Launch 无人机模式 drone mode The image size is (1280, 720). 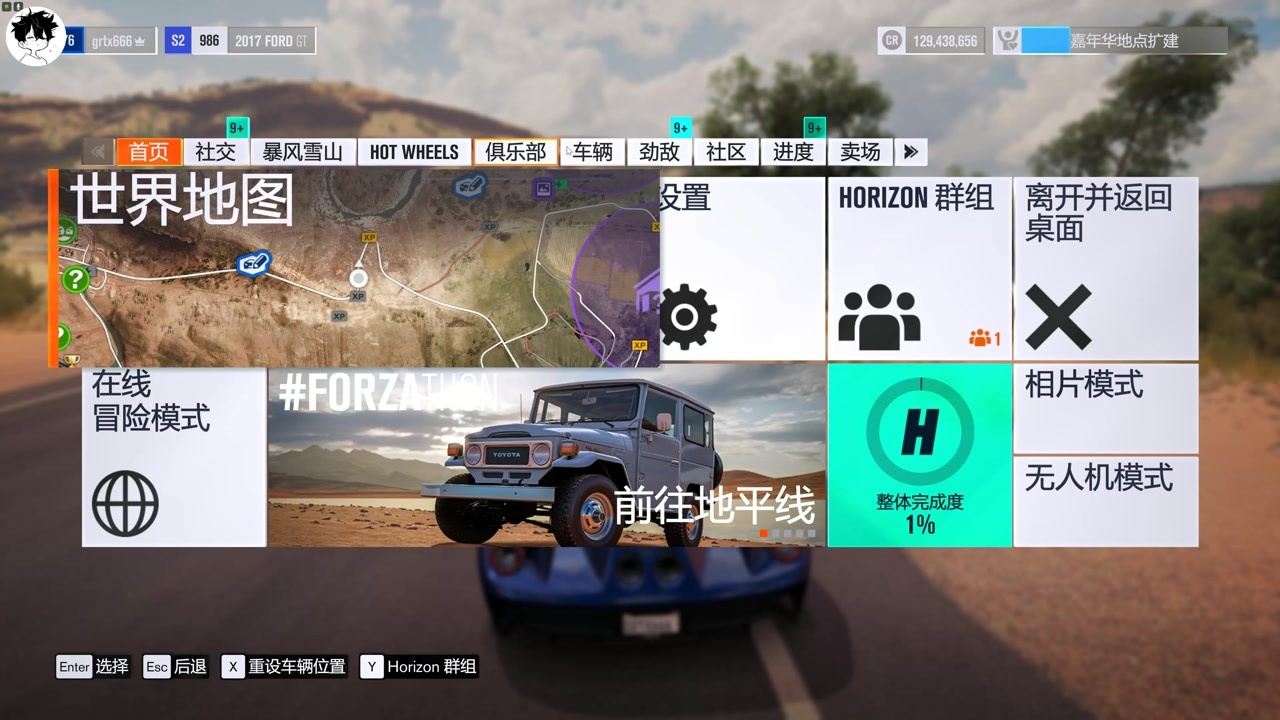point(1105,502)
